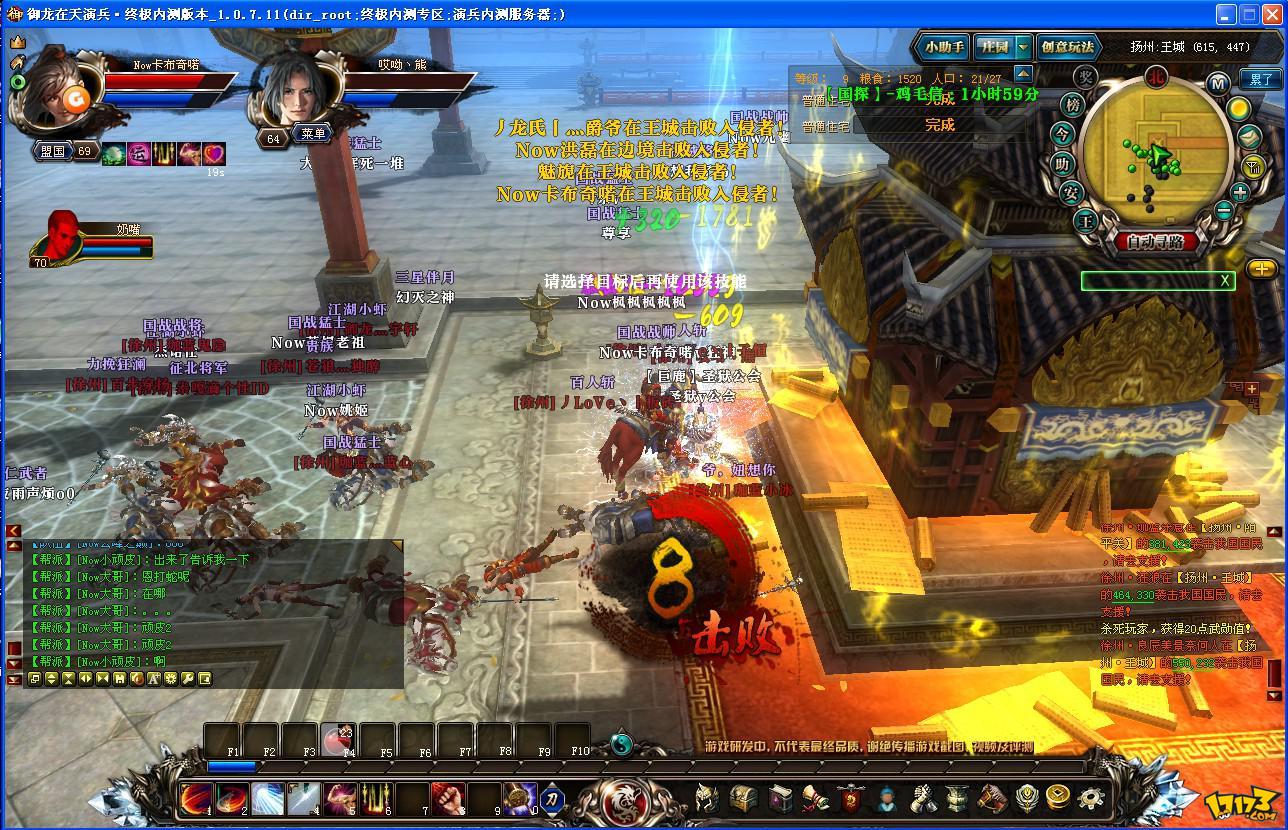The width and height of the screenshot is (1288, 830).
Task: Activate the clenched fist skill in the hotbar
Action: coord(450,799)
